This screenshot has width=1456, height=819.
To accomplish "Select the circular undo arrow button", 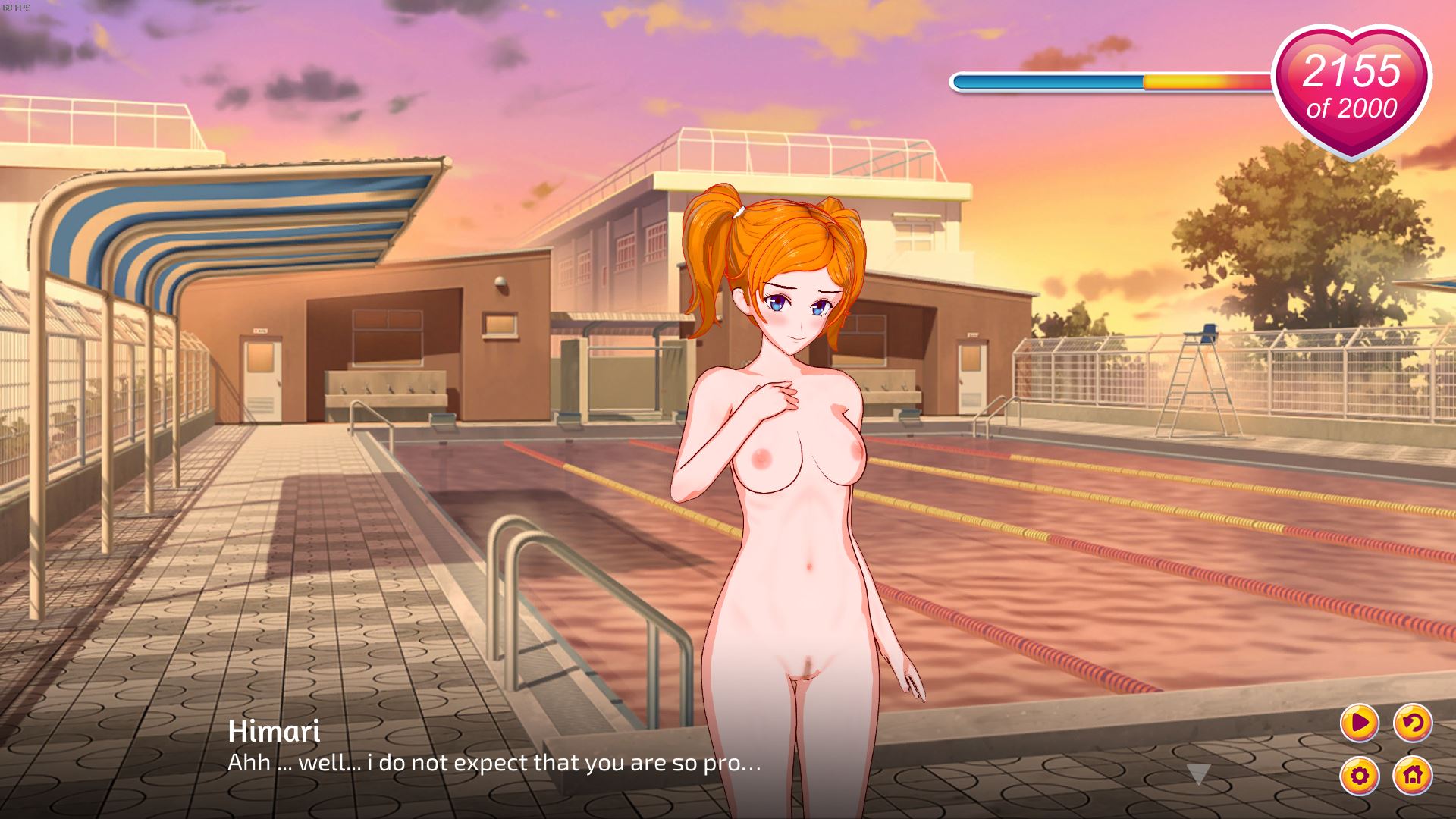I will pyautogui.click(x=1412, y=723).
